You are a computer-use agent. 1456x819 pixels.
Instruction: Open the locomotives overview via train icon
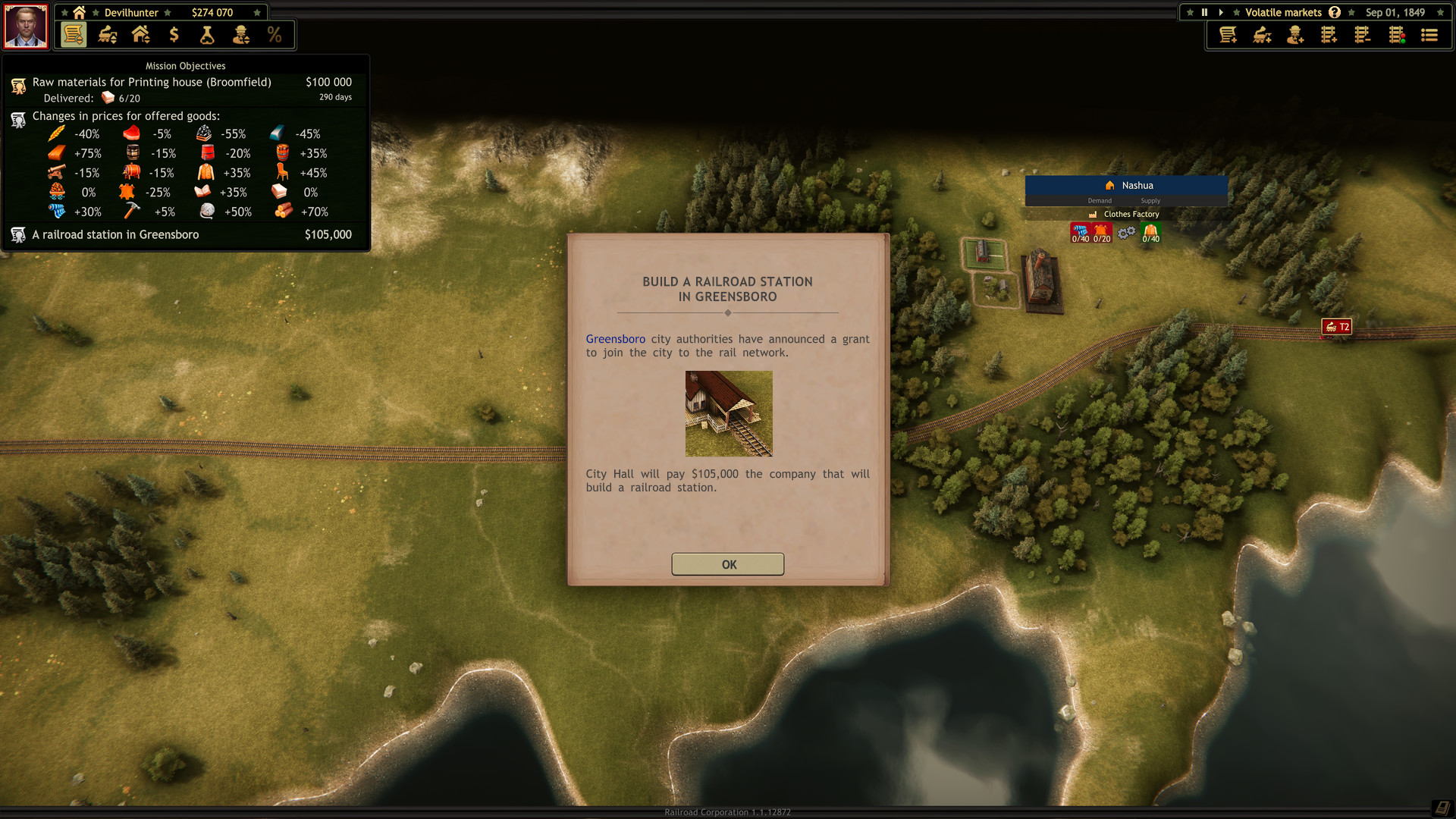(x=106, y=35)
